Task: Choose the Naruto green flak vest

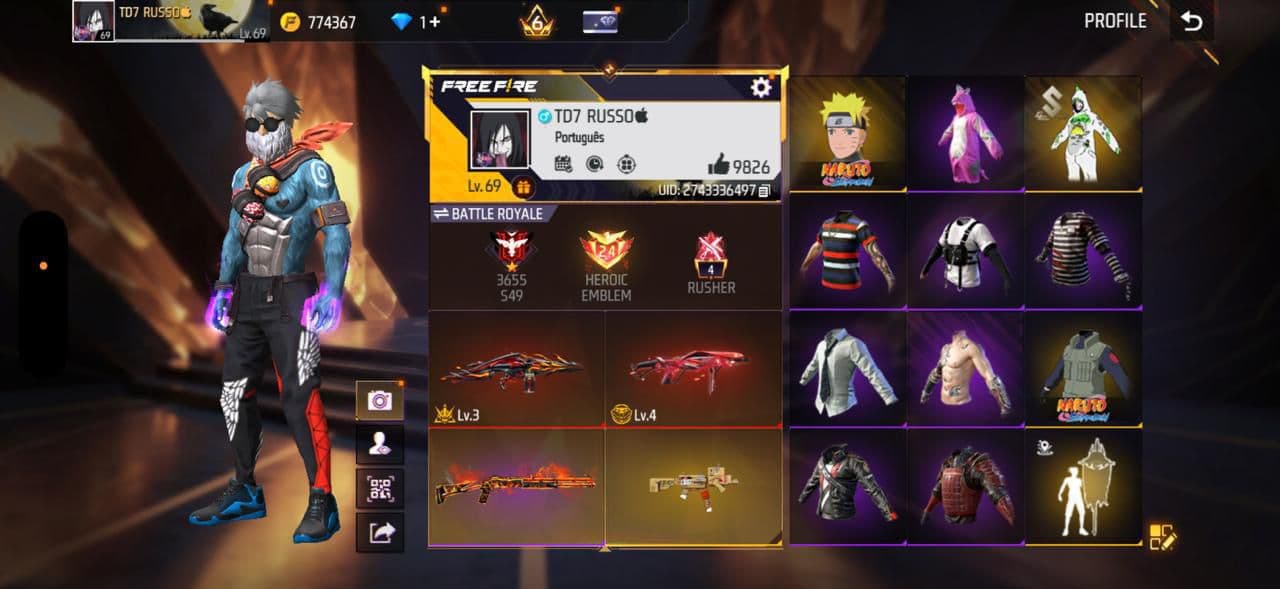Action: [x=1083, y=369]
